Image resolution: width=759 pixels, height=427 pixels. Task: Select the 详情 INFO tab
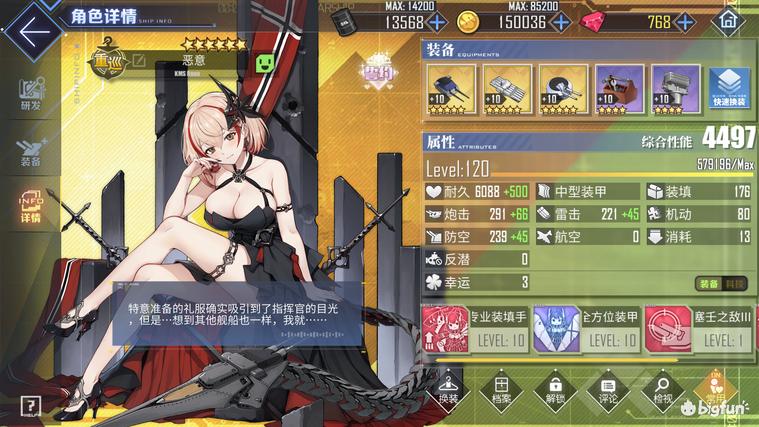tap(30, 206)
